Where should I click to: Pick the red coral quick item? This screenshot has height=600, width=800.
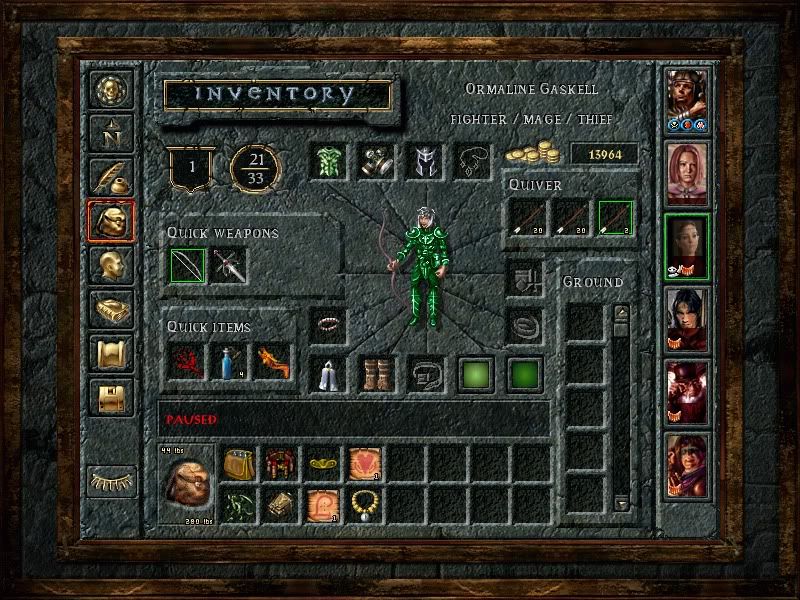click(187, 361)
